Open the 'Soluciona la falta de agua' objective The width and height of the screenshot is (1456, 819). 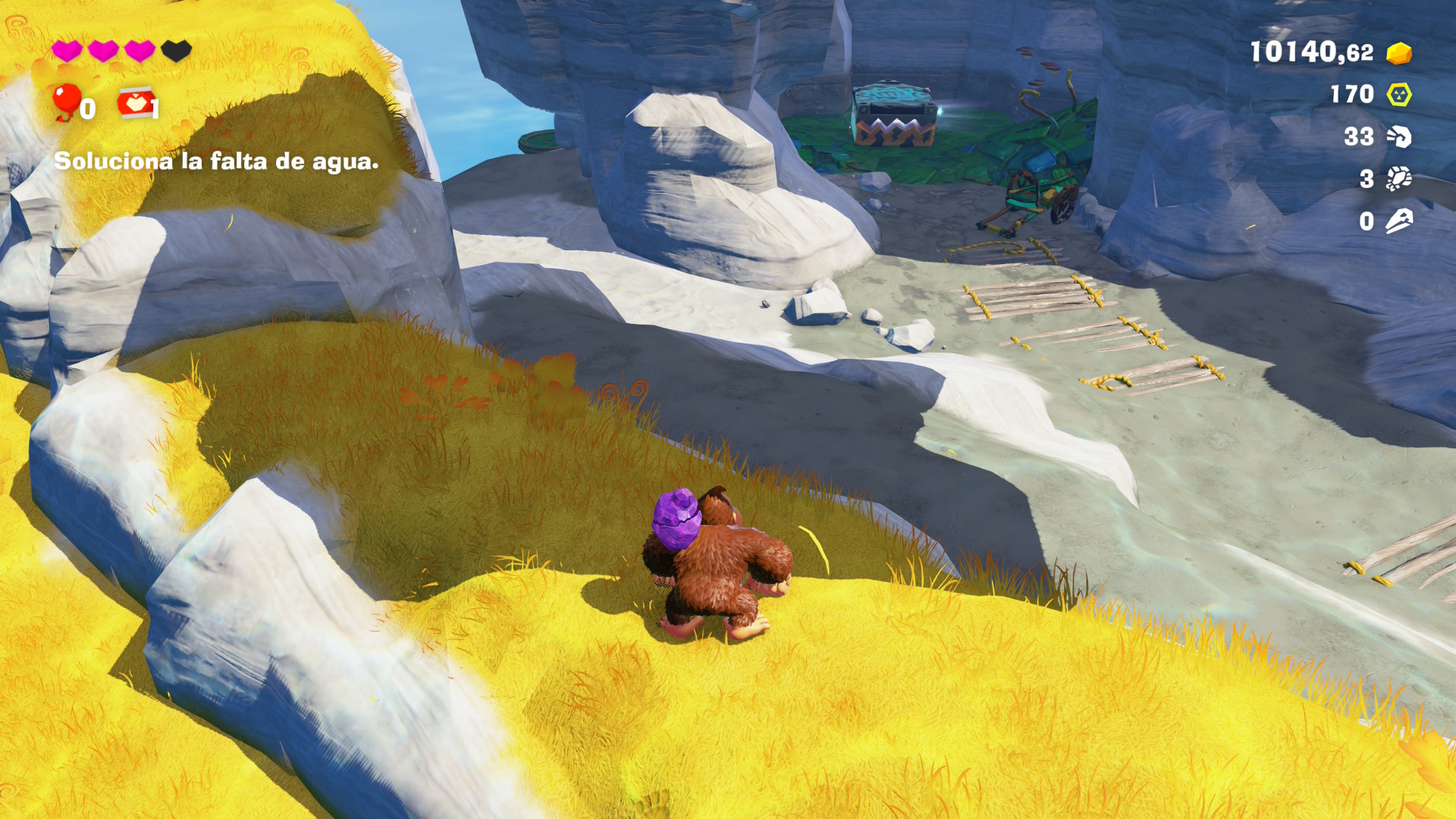(216, 162)
